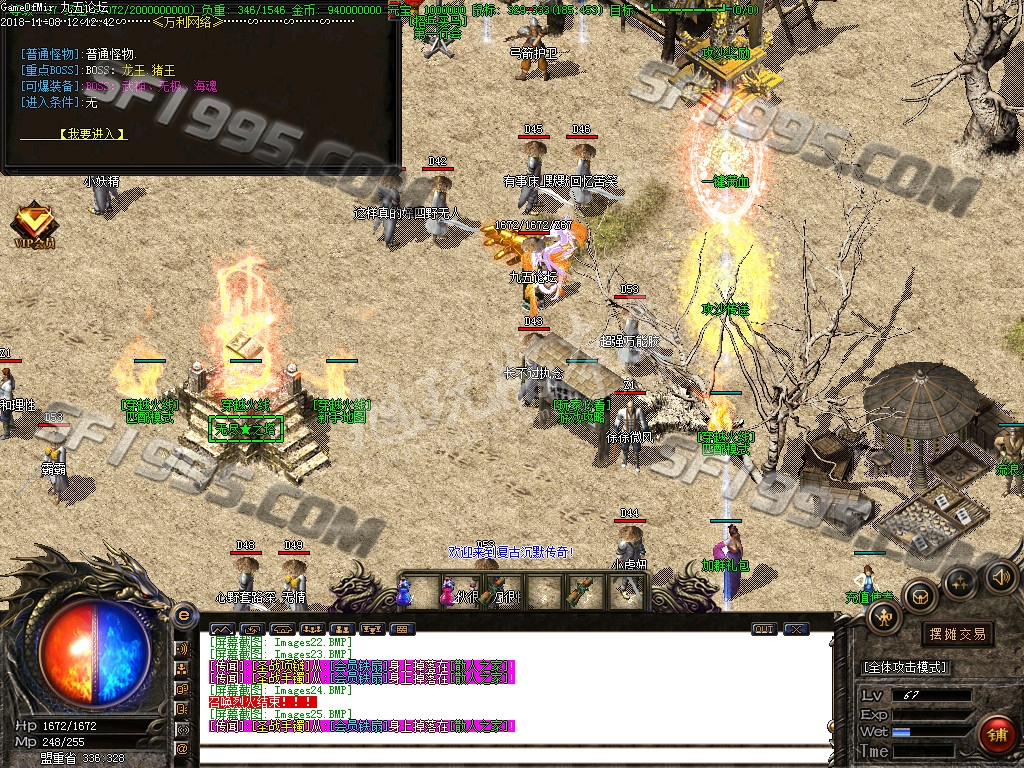Close the game with the X button
The height and width of the screenshot is (768, 1024).
click(796, 629)
